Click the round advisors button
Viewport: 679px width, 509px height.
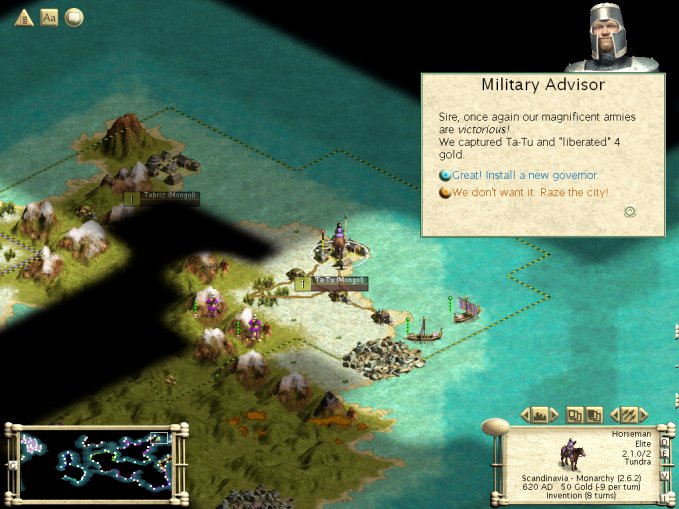74,17
